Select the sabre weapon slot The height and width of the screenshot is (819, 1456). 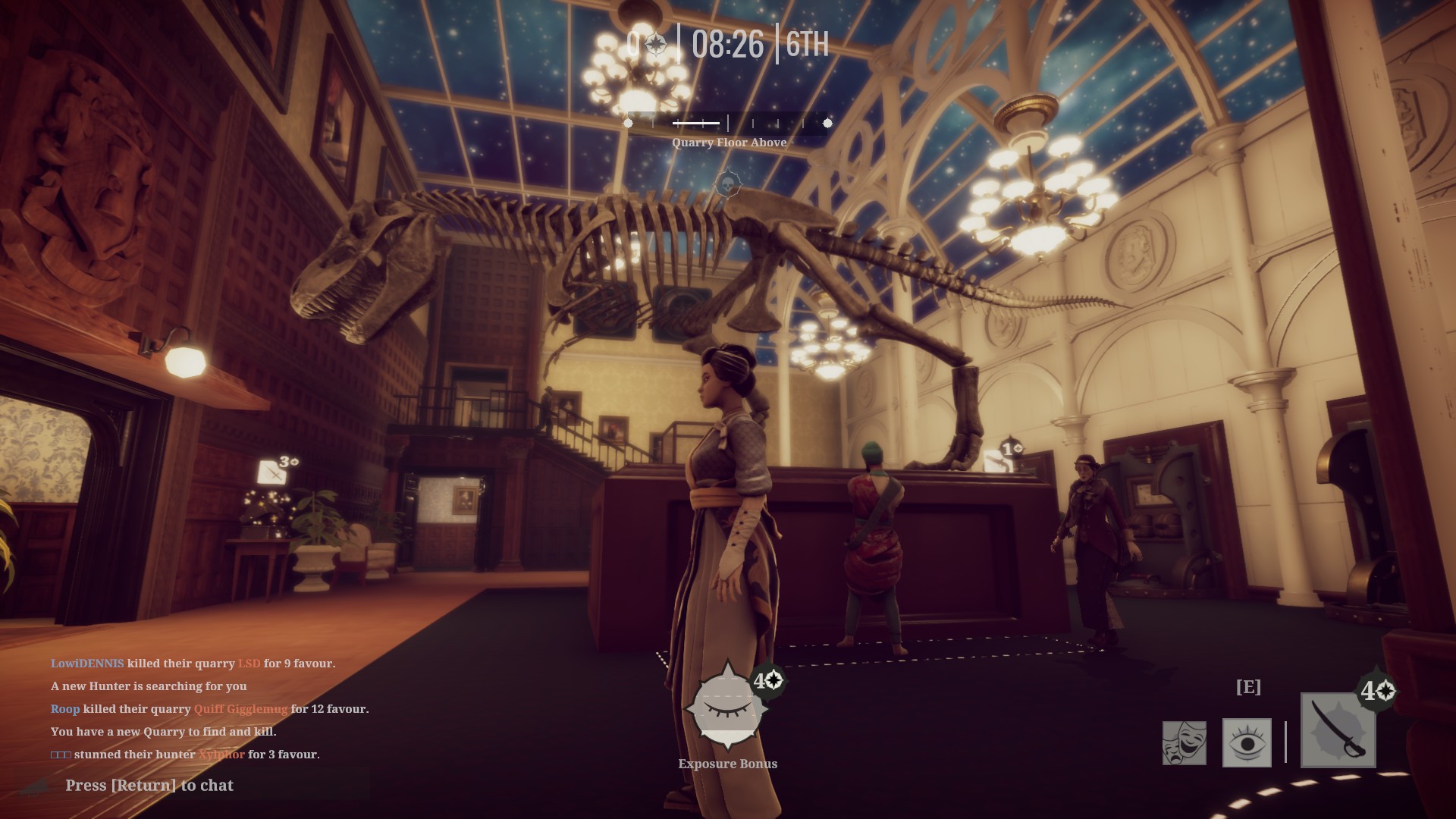1338,730
